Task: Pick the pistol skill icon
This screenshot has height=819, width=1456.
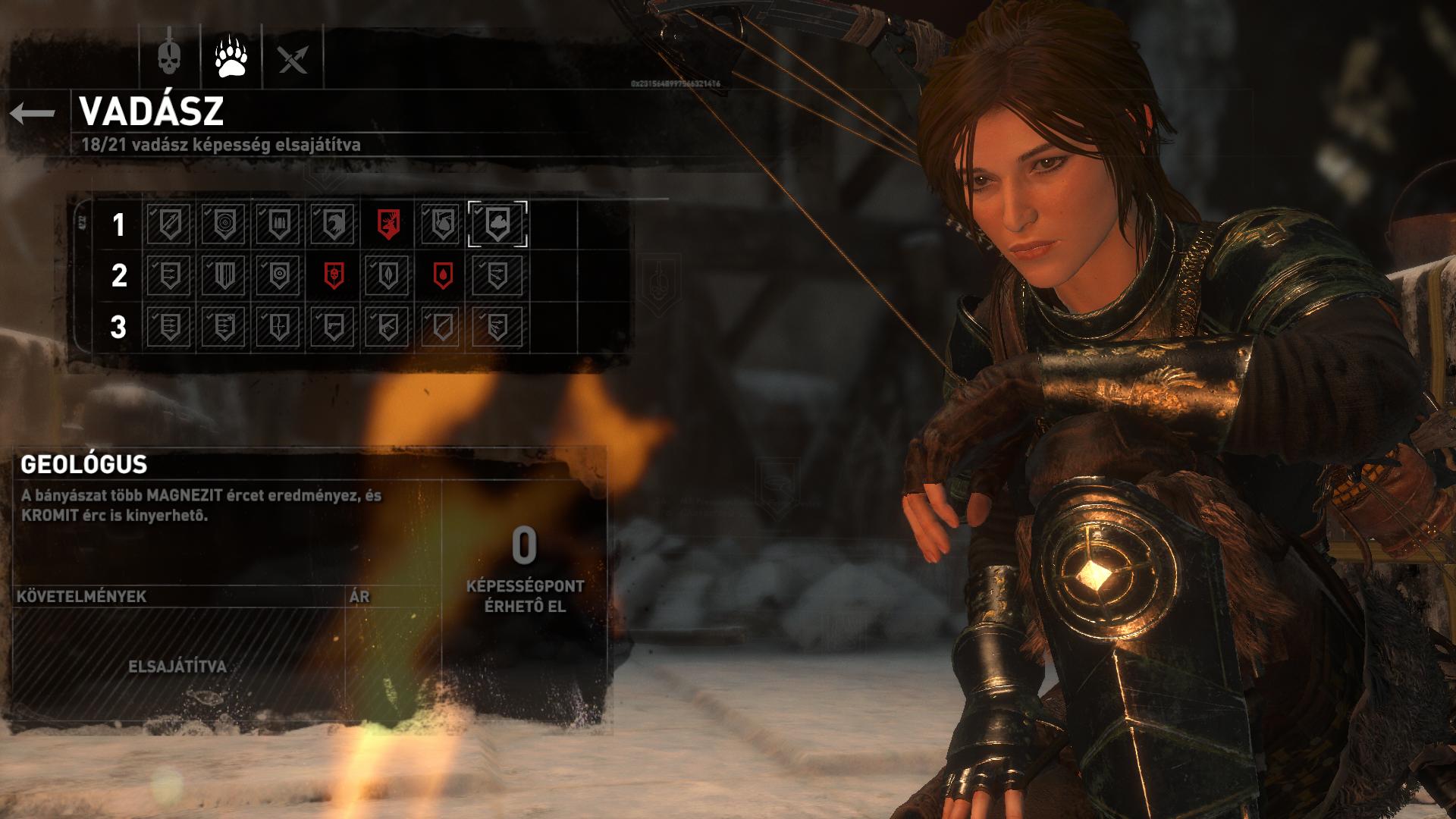Action: point(334,327)
